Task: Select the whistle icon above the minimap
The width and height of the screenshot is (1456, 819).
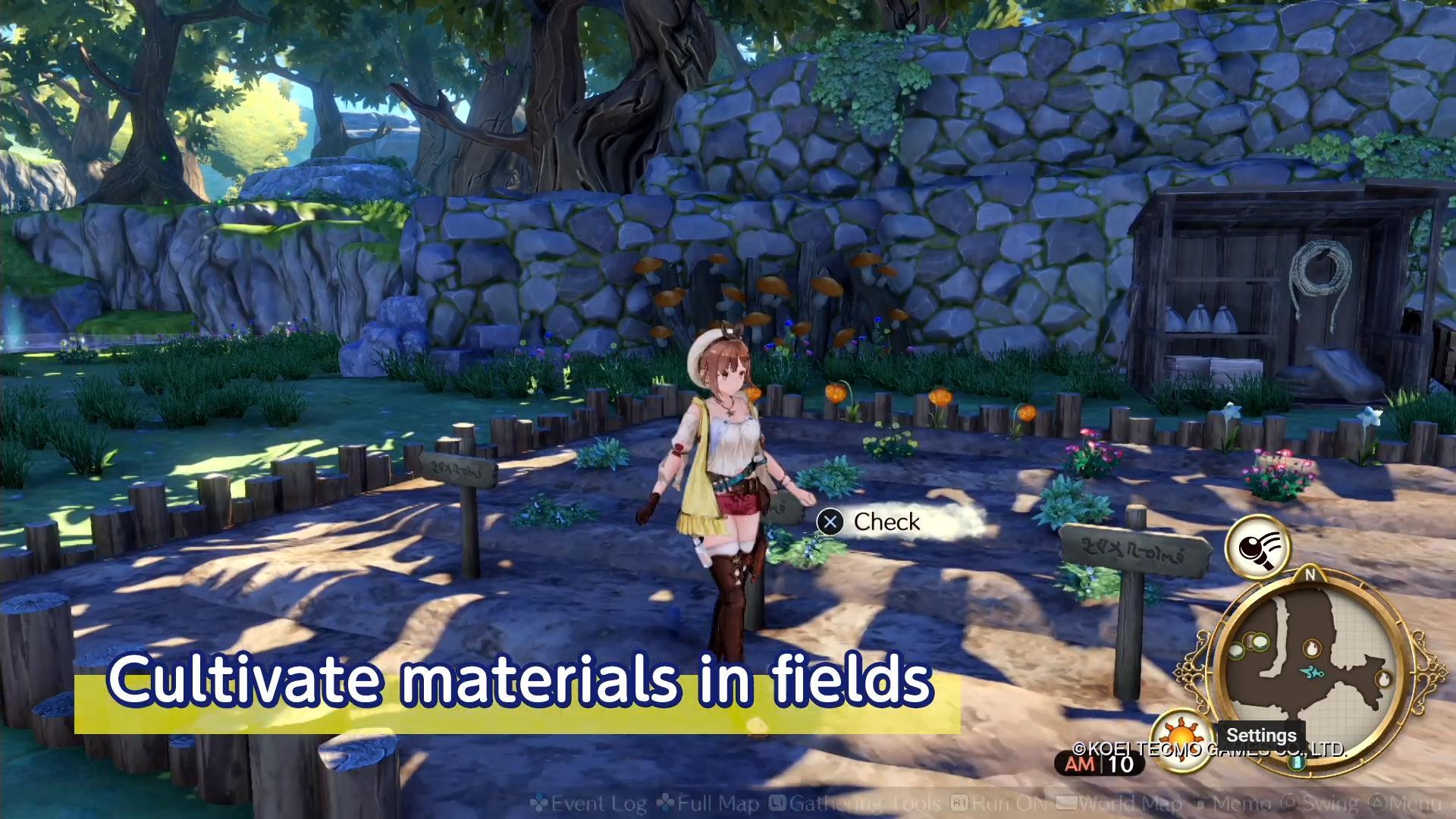Action: click(1260, 547)
